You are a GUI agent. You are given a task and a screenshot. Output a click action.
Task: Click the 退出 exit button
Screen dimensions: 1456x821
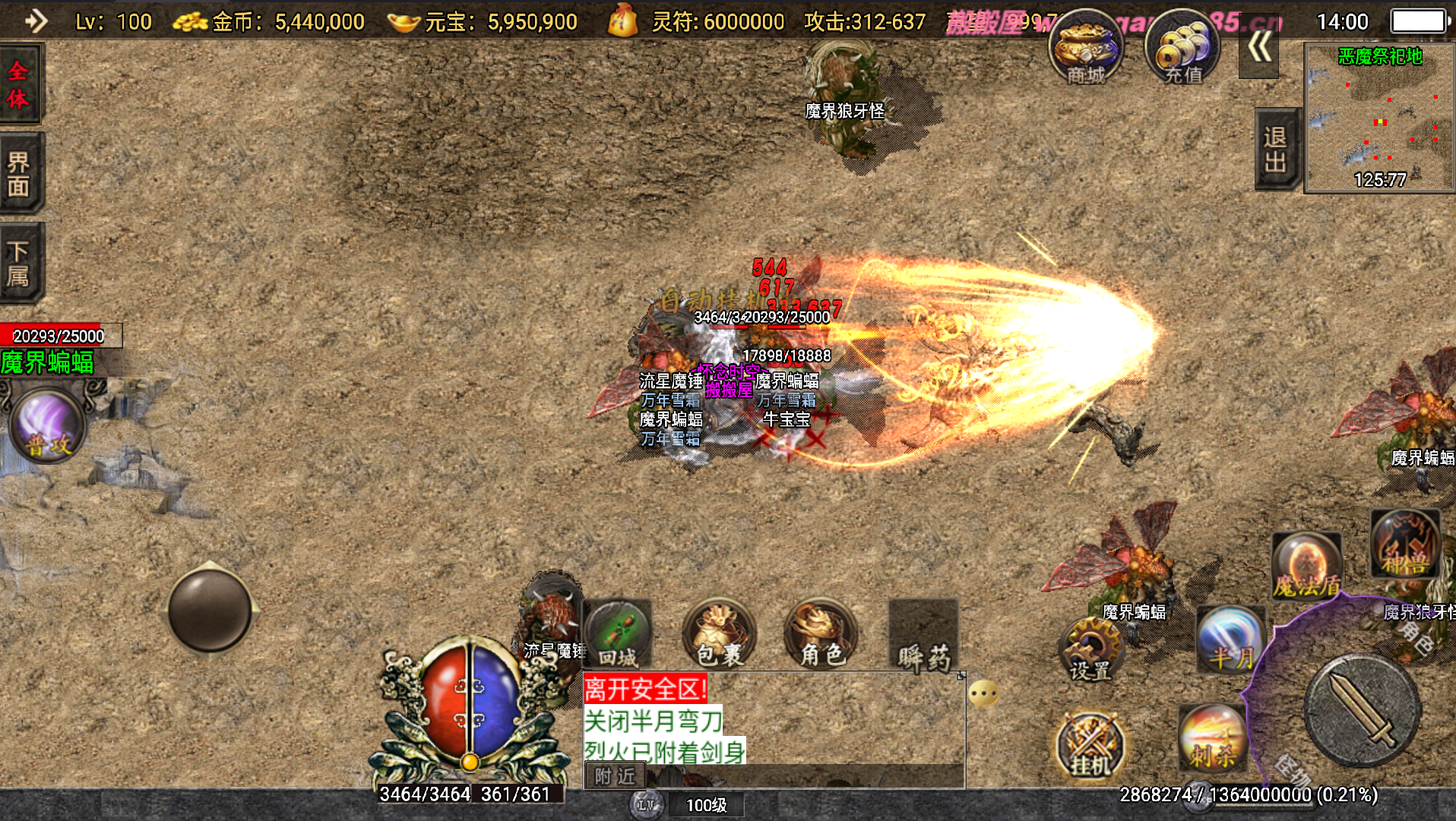pyautogui.click(x=1275, y=149)
